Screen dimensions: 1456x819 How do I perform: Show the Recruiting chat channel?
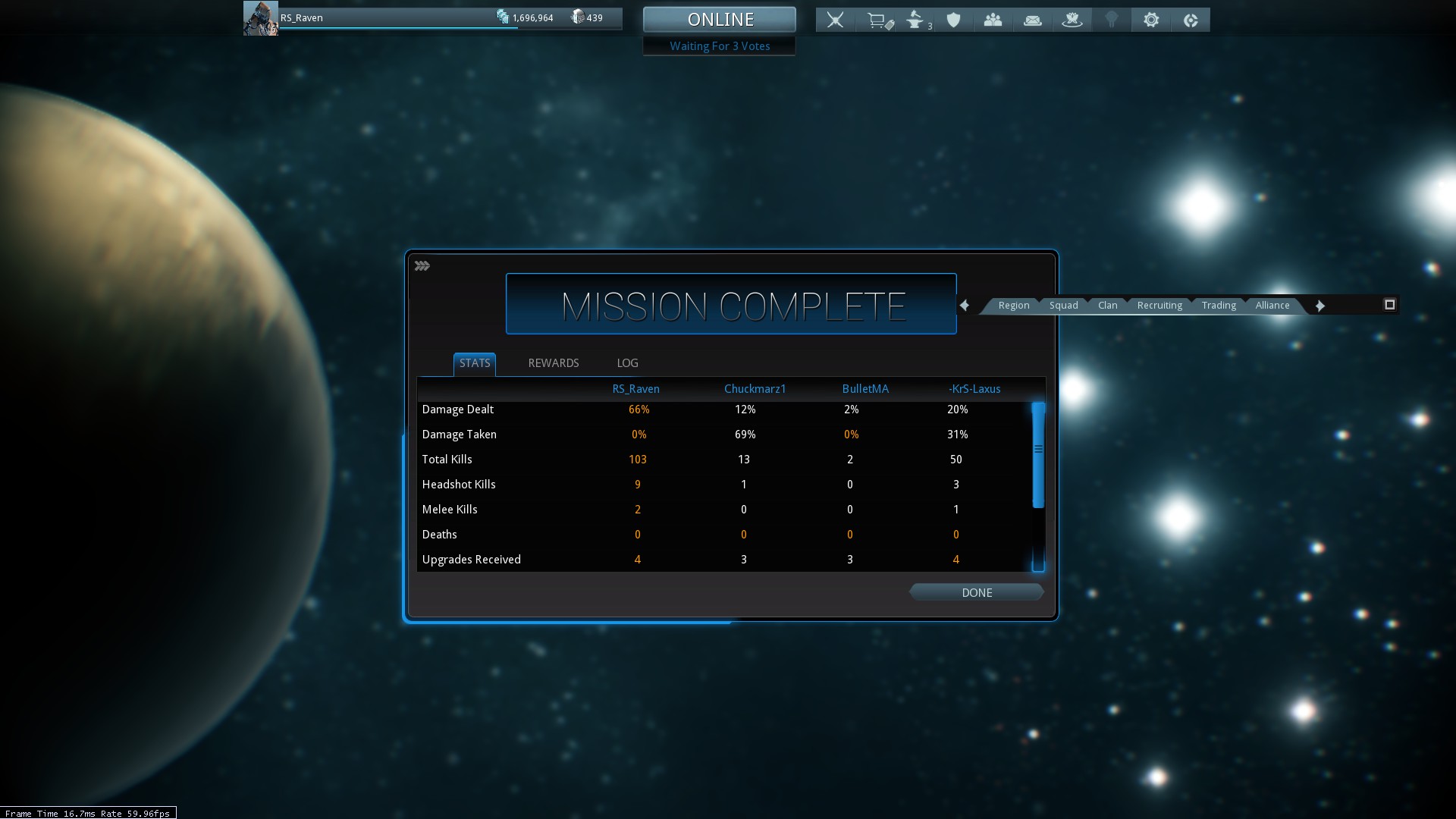pos(1159,306)
